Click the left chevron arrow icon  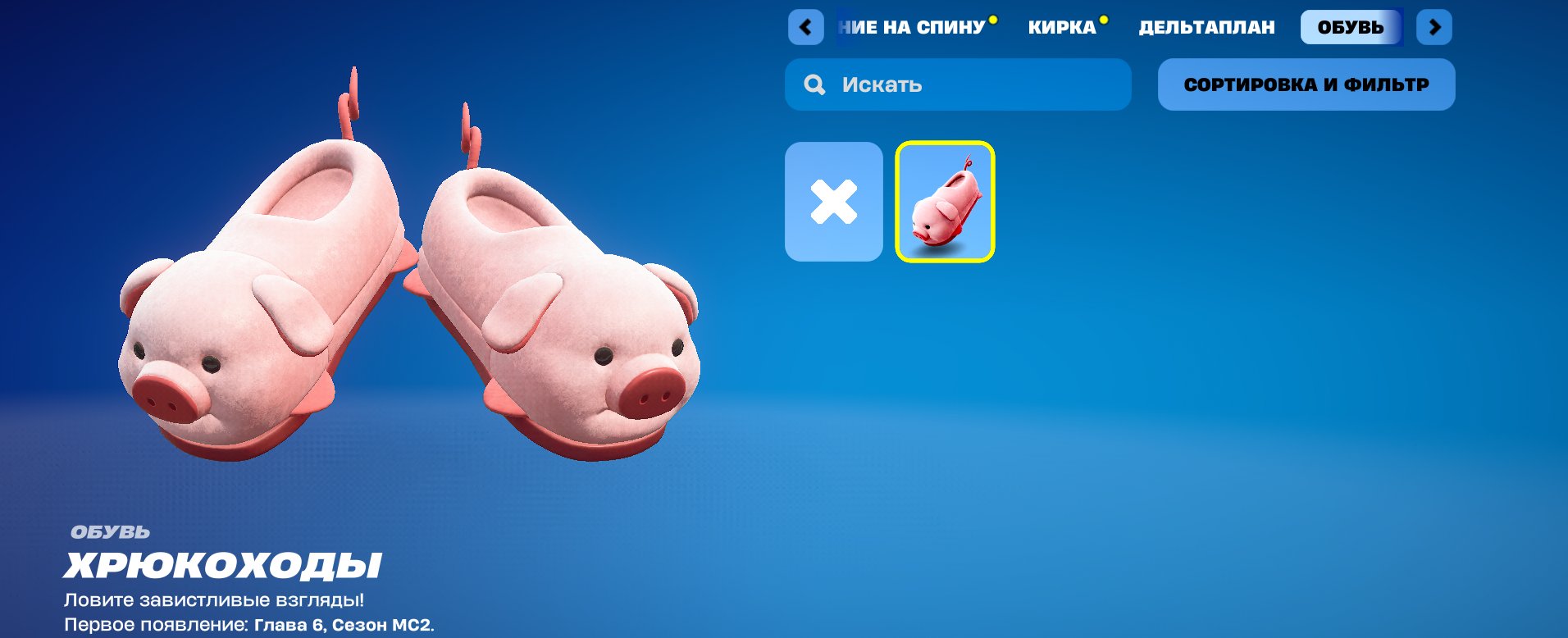coord(806,27)
